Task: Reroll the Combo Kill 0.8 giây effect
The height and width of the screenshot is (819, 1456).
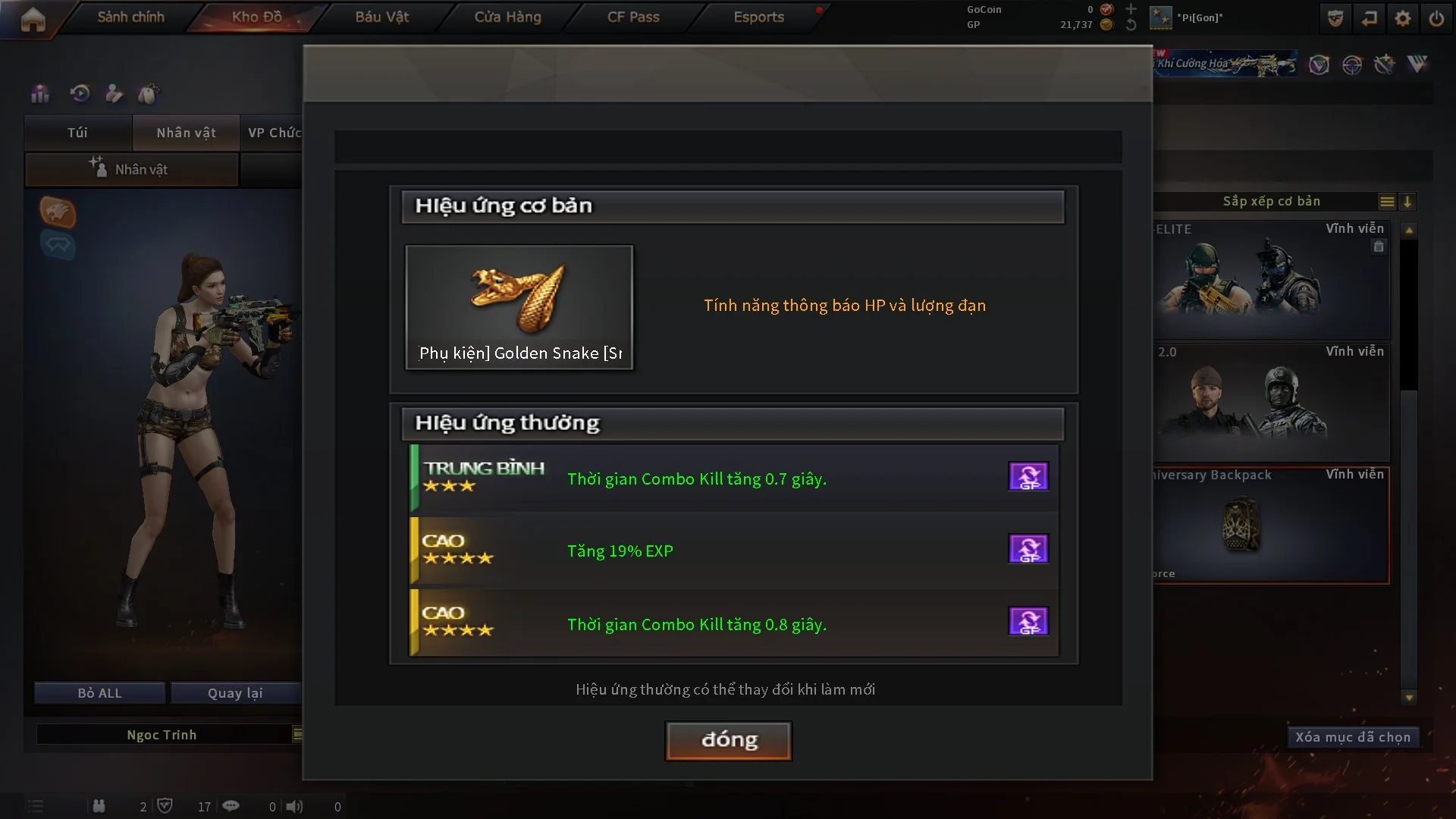Action: point(1028,622)
